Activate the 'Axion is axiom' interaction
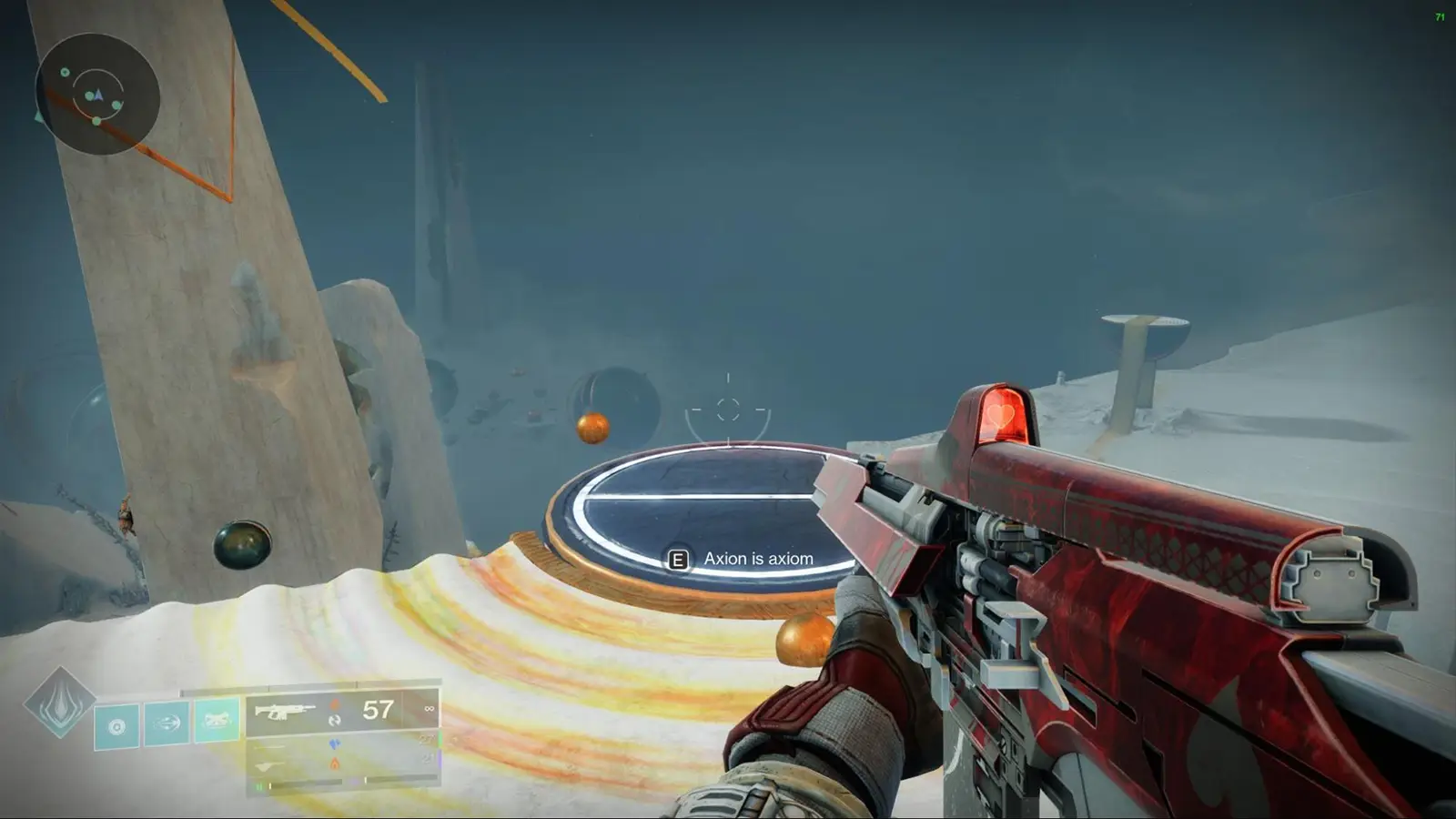 pos(677,559)
